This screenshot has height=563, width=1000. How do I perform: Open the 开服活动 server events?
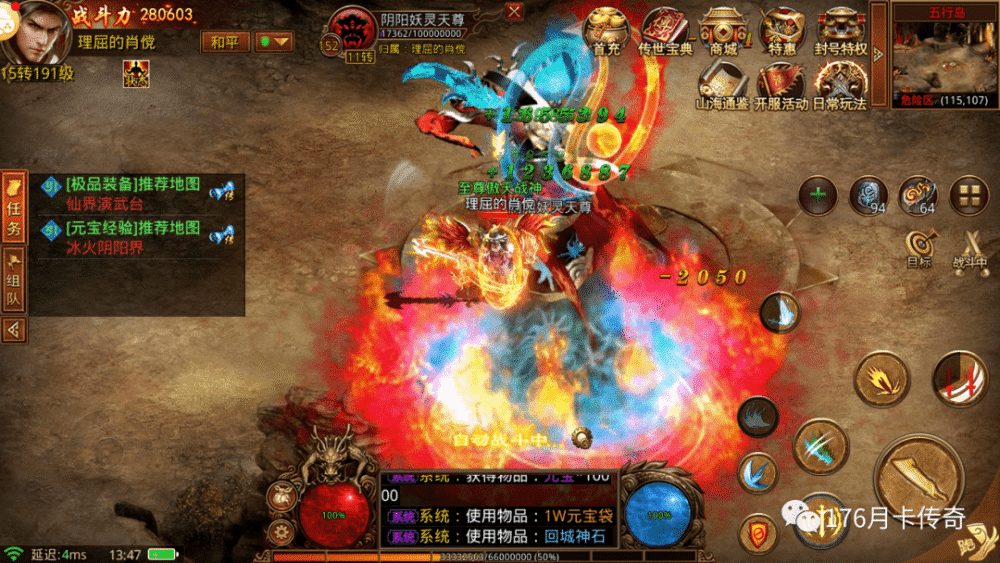pyautogui.click(x=781, y=85)
